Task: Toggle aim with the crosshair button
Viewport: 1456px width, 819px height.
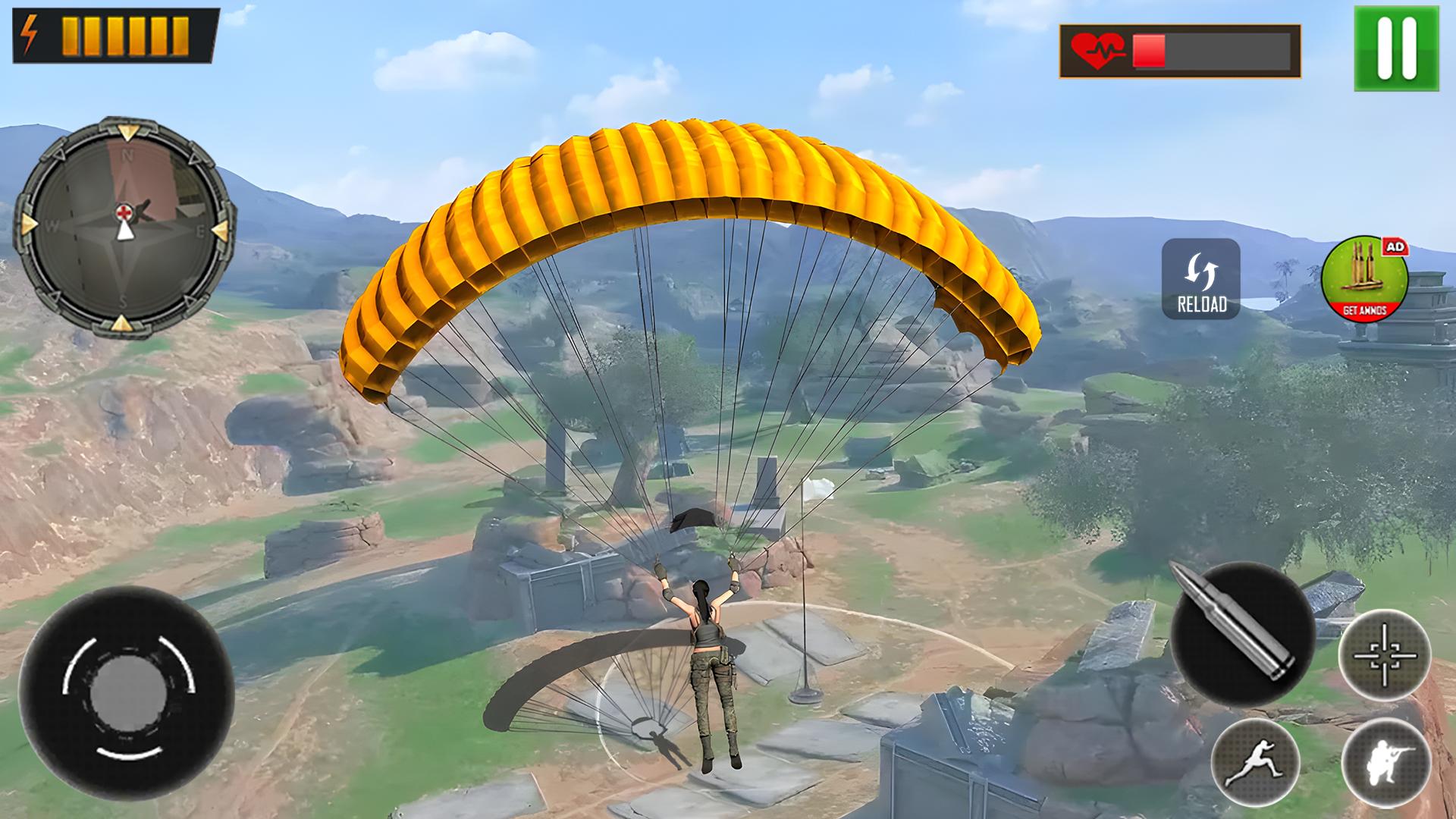Action: 1385,654
